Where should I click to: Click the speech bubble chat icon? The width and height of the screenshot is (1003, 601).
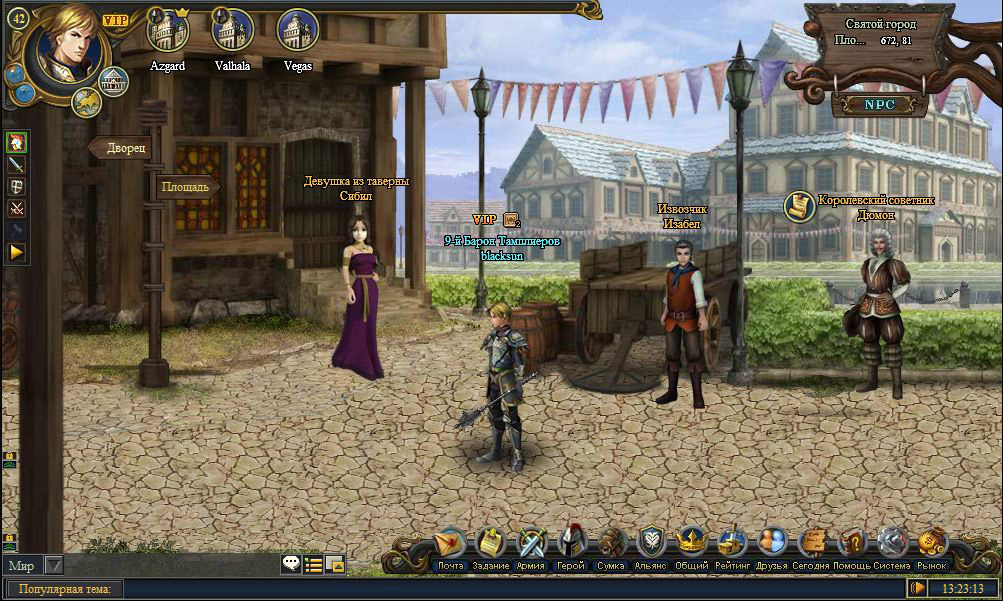click(290, 564)
